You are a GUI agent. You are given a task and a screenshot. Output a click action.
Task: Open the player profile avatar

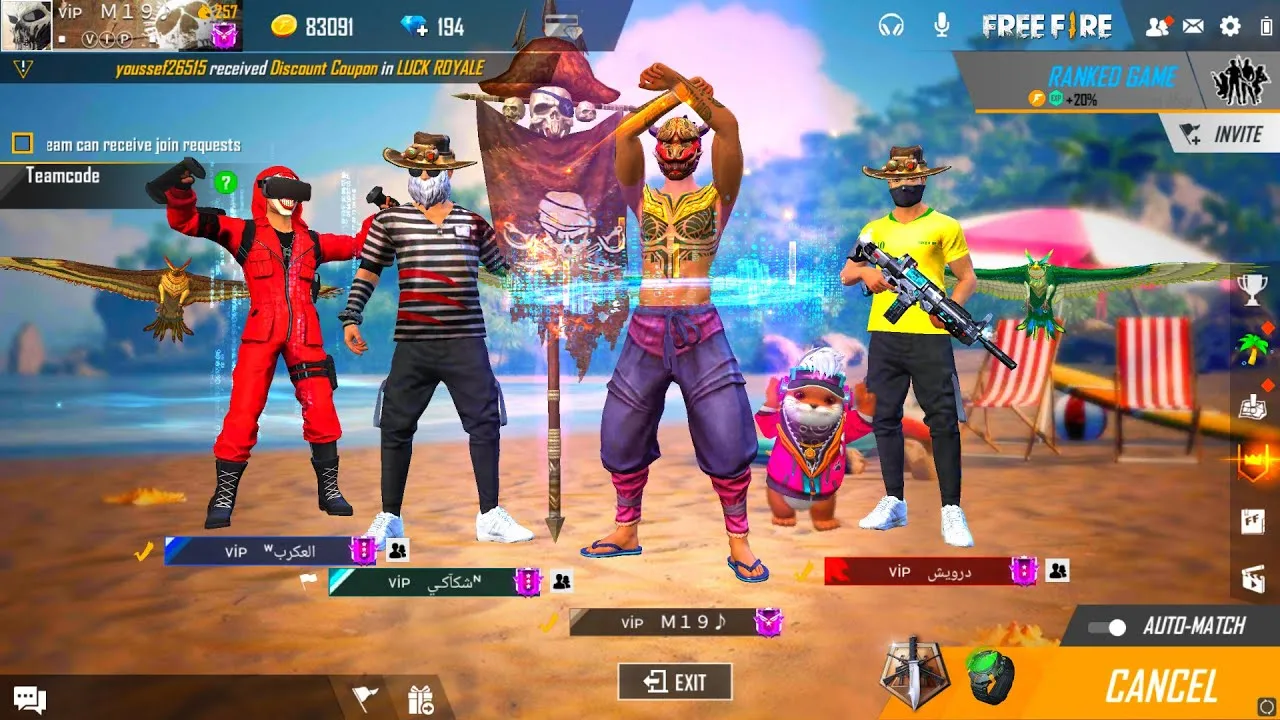(x=26, y=25)
